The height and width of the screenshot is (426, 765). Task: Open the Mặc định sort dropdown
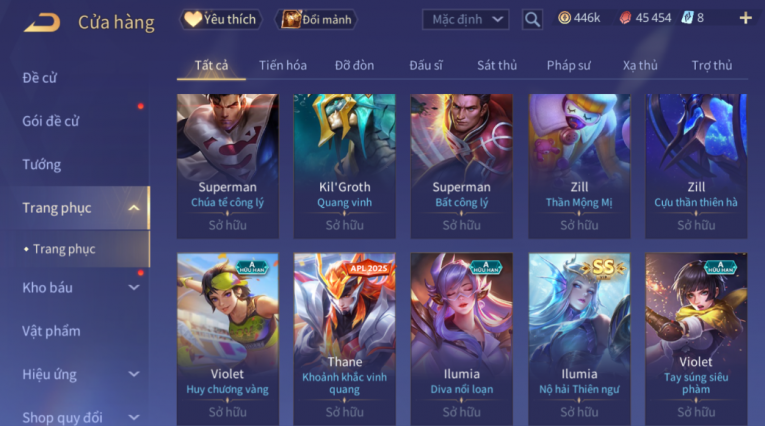click(x=465, y=19)
